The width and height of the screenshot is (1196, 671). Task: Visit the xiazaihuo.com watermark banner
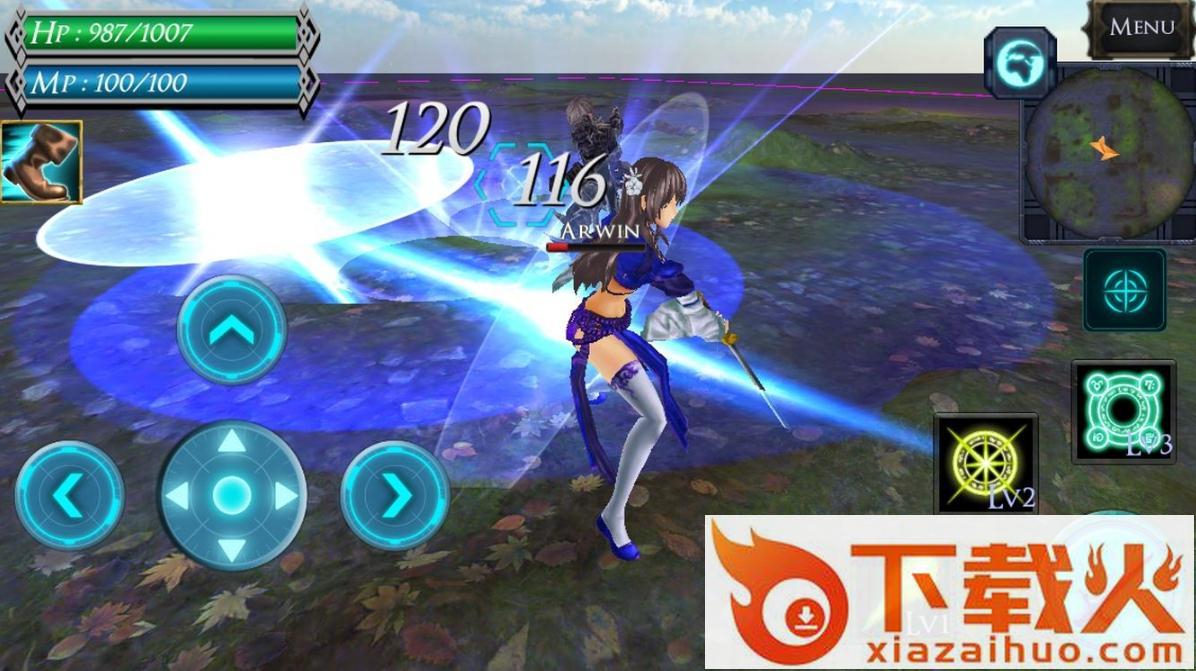950,592
